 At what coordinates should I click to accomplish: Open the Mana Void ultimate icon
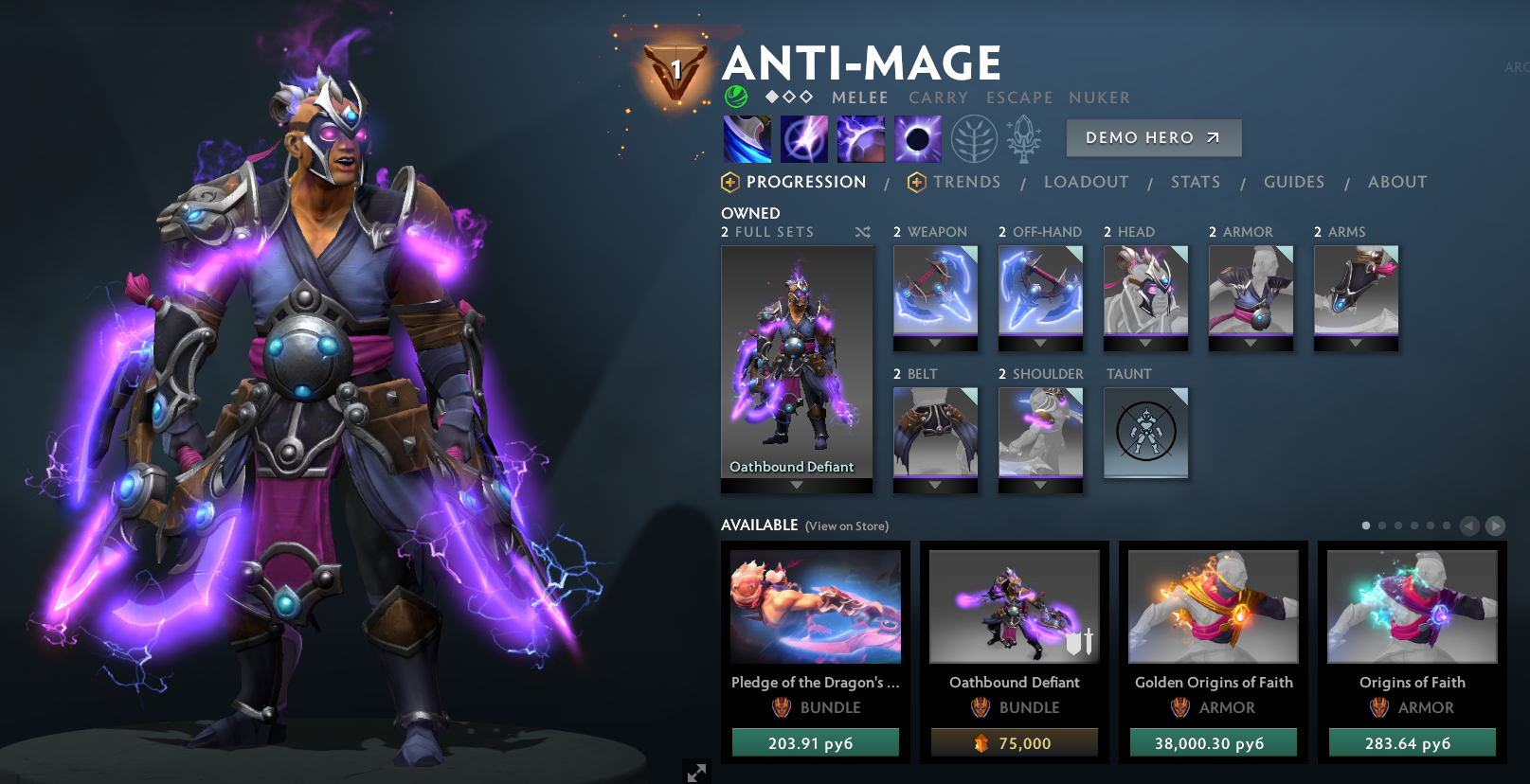click(x=917, y=137)
